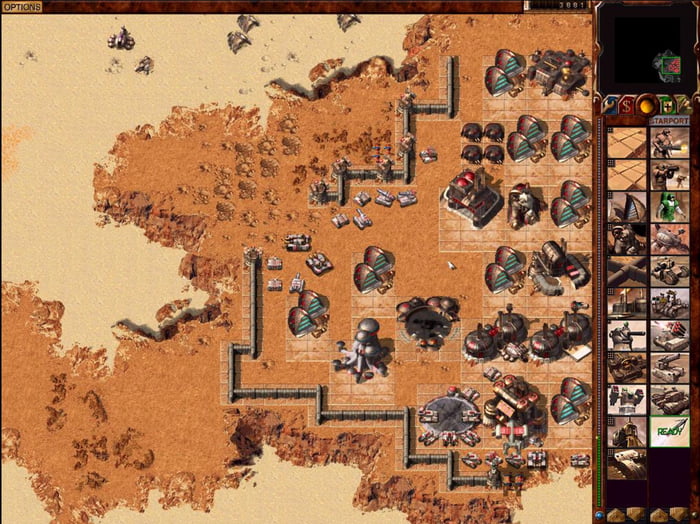
Task: Queue the green-armored infantry unit
Action: [x=669, y=207]
